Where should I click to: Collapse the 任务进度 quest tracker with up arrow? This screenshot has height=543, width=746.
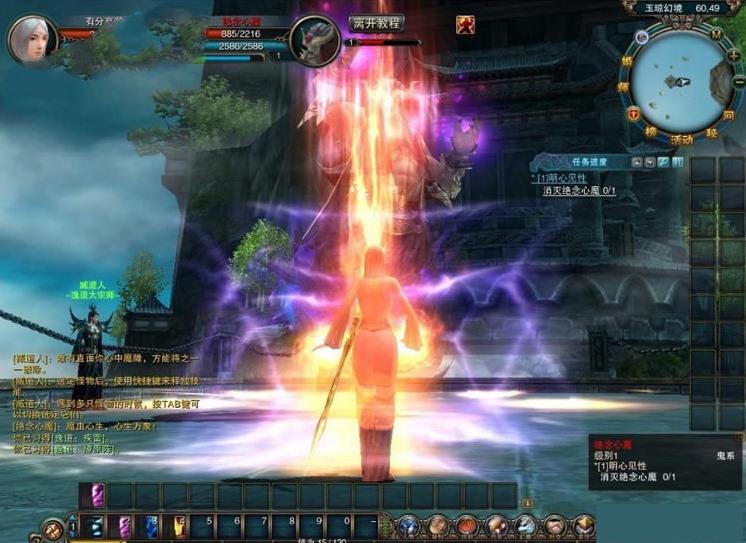636,161
